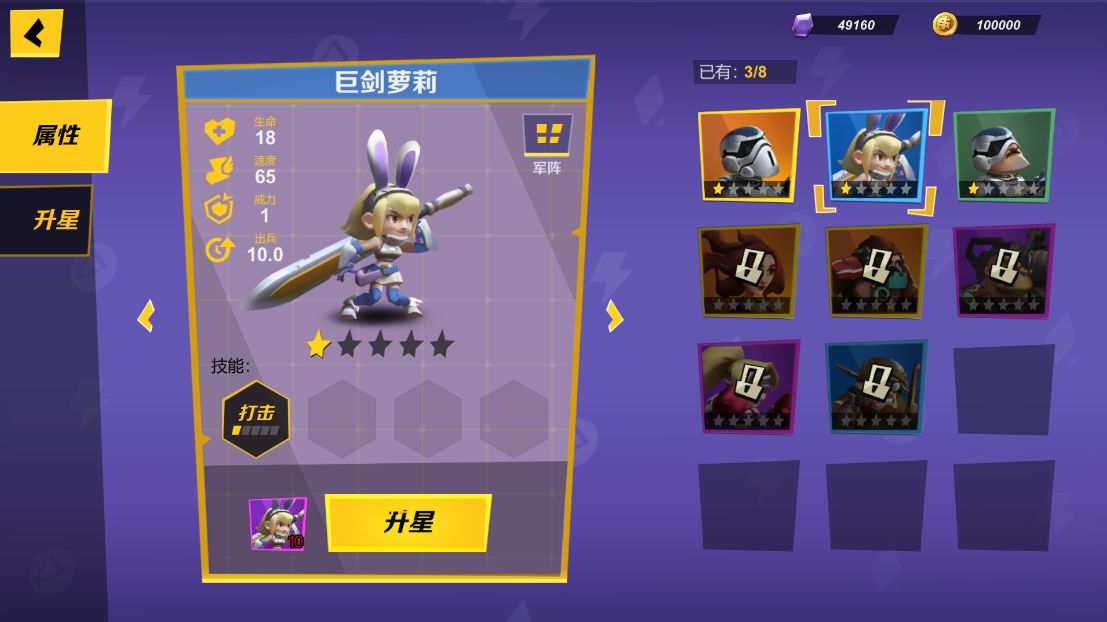Go back with the yellow arrow button
This screenshot has width=1107, height=622.
point(36,33)
